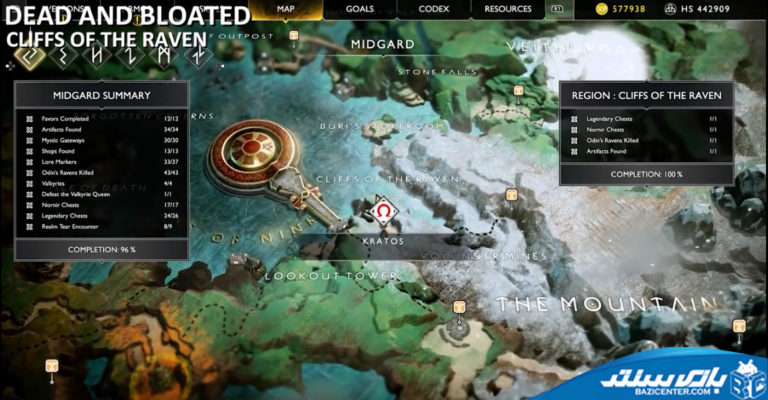Select the Buri's Storeroom map label
Viewport: 768px width, 400px height.
(x=382, y=127)
